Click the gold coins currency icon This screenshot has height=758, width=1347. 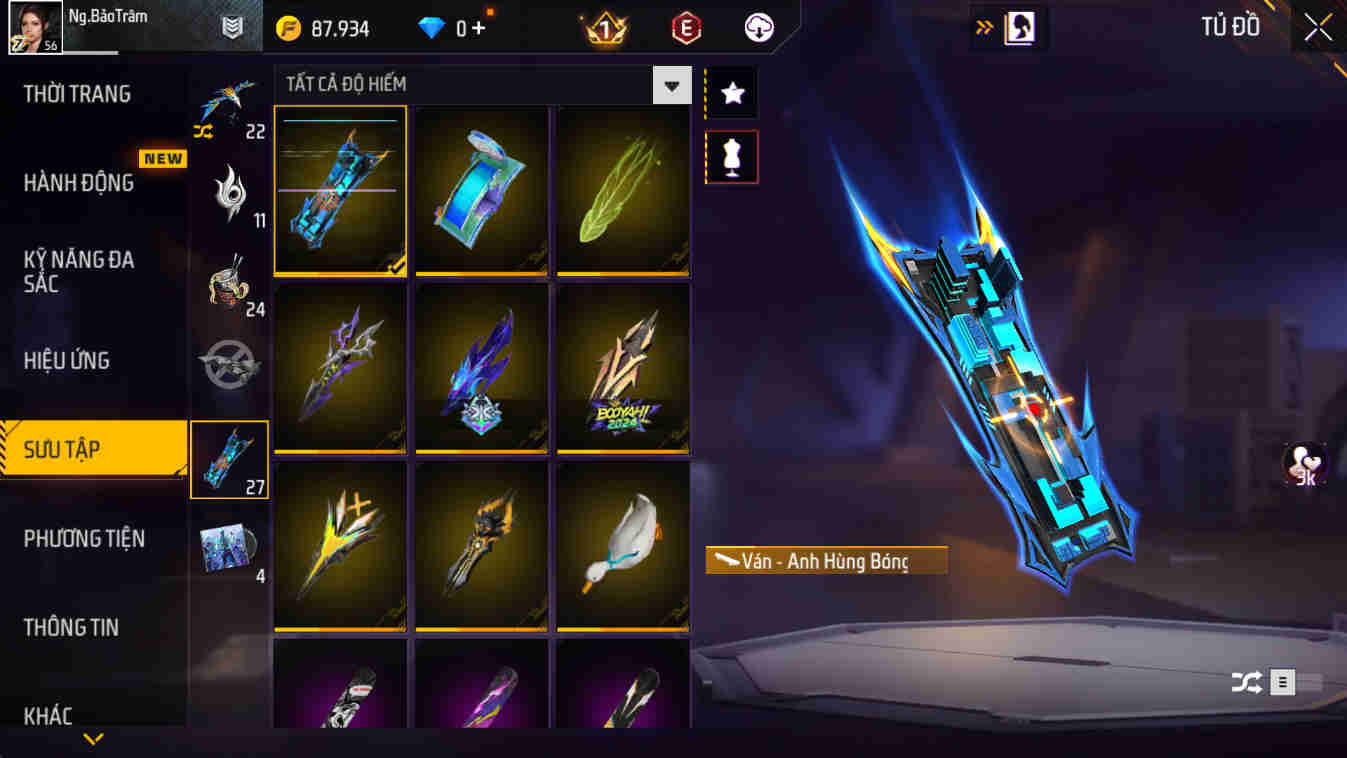click(286, 27)
